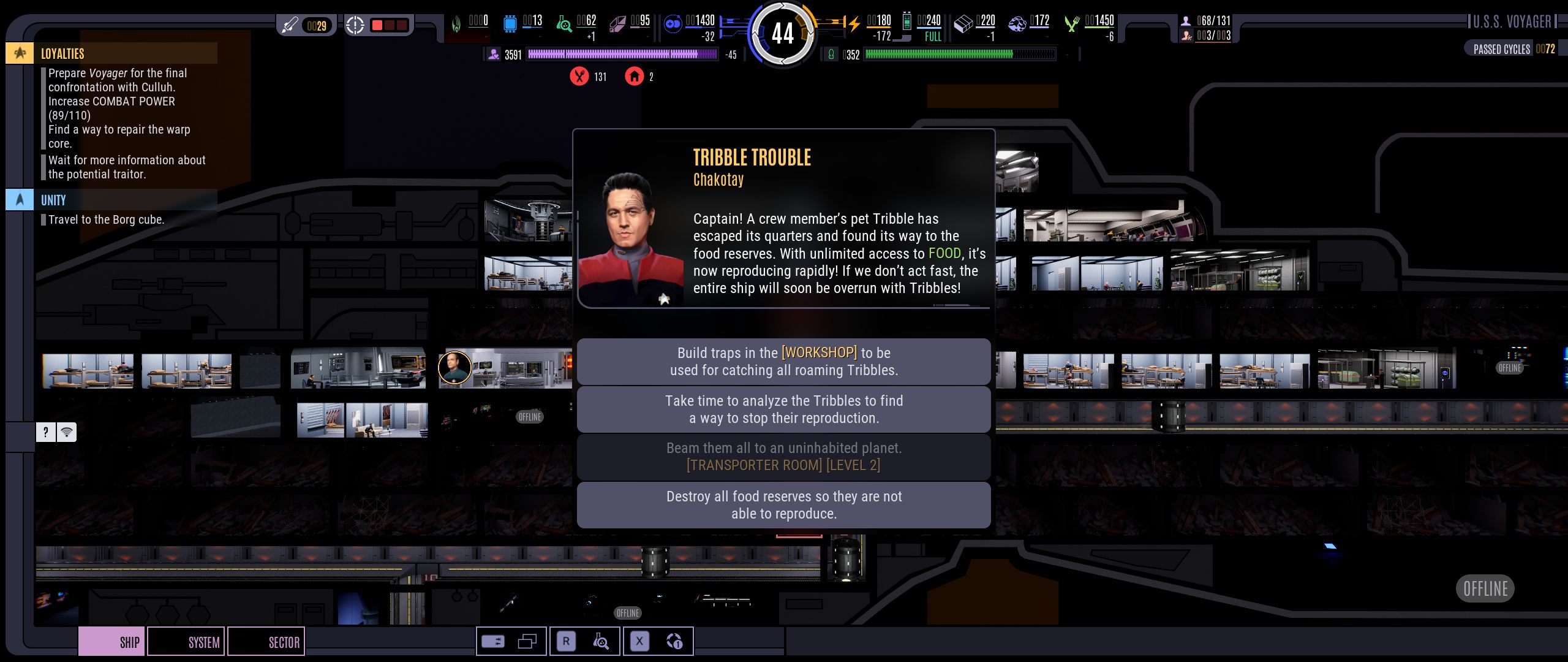Click the red hull target indicator
The height and width of the screenshot is (662, 1568).
coord(379,25)
